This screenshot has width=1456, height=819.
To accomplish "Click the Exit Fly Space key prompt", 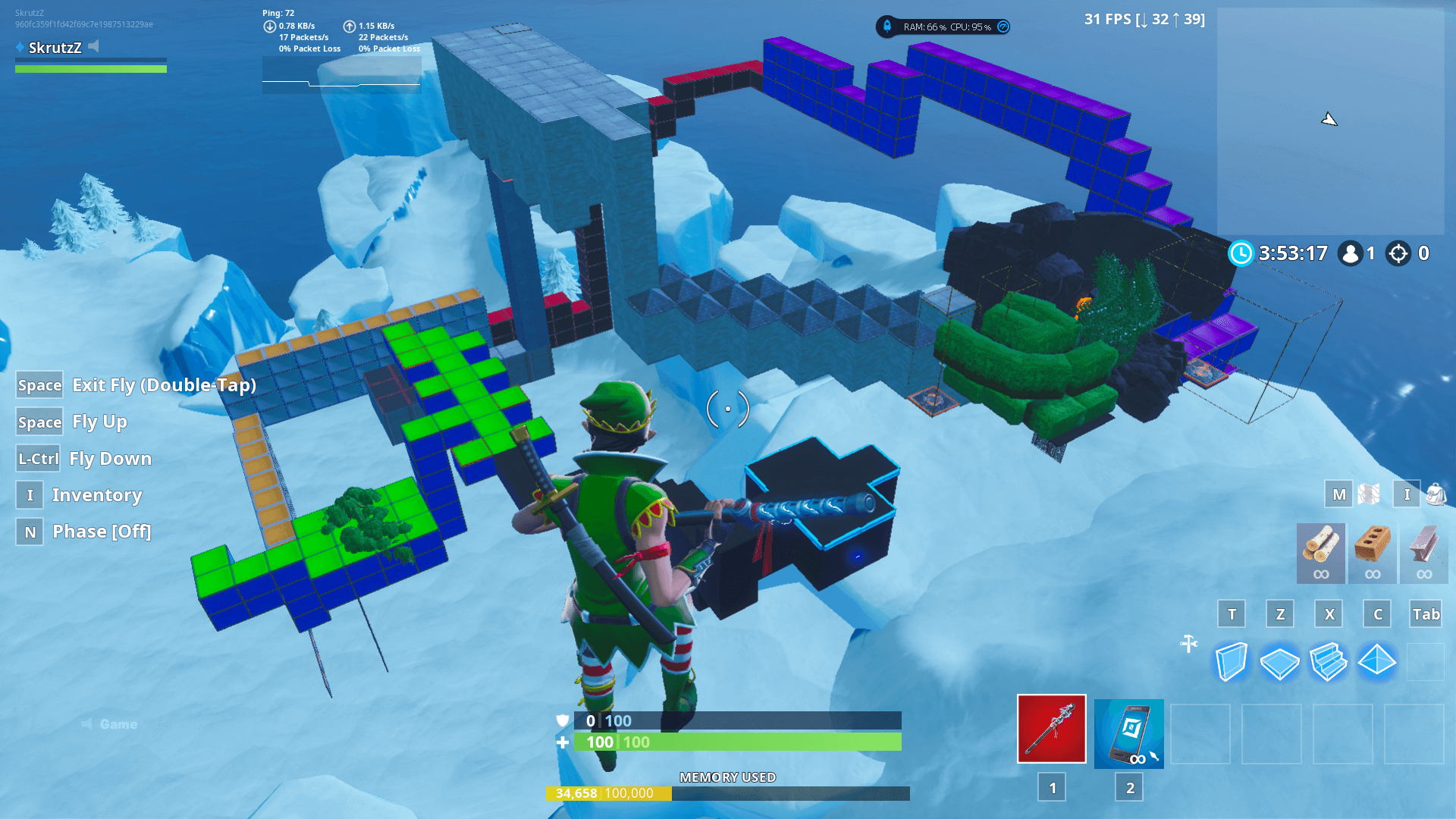I will [39, 385].
